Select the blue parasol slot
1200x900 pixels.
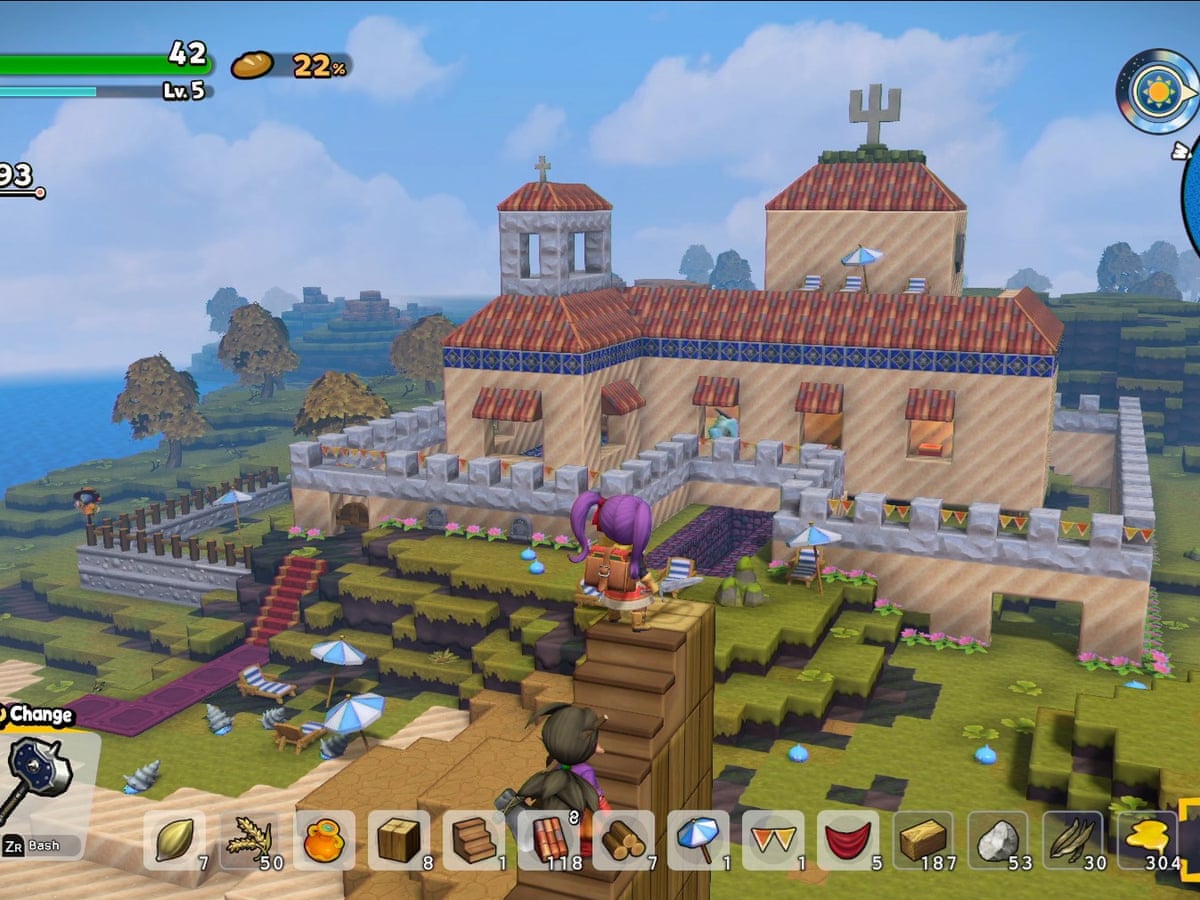pyautogui.click(x=698, y=840)
